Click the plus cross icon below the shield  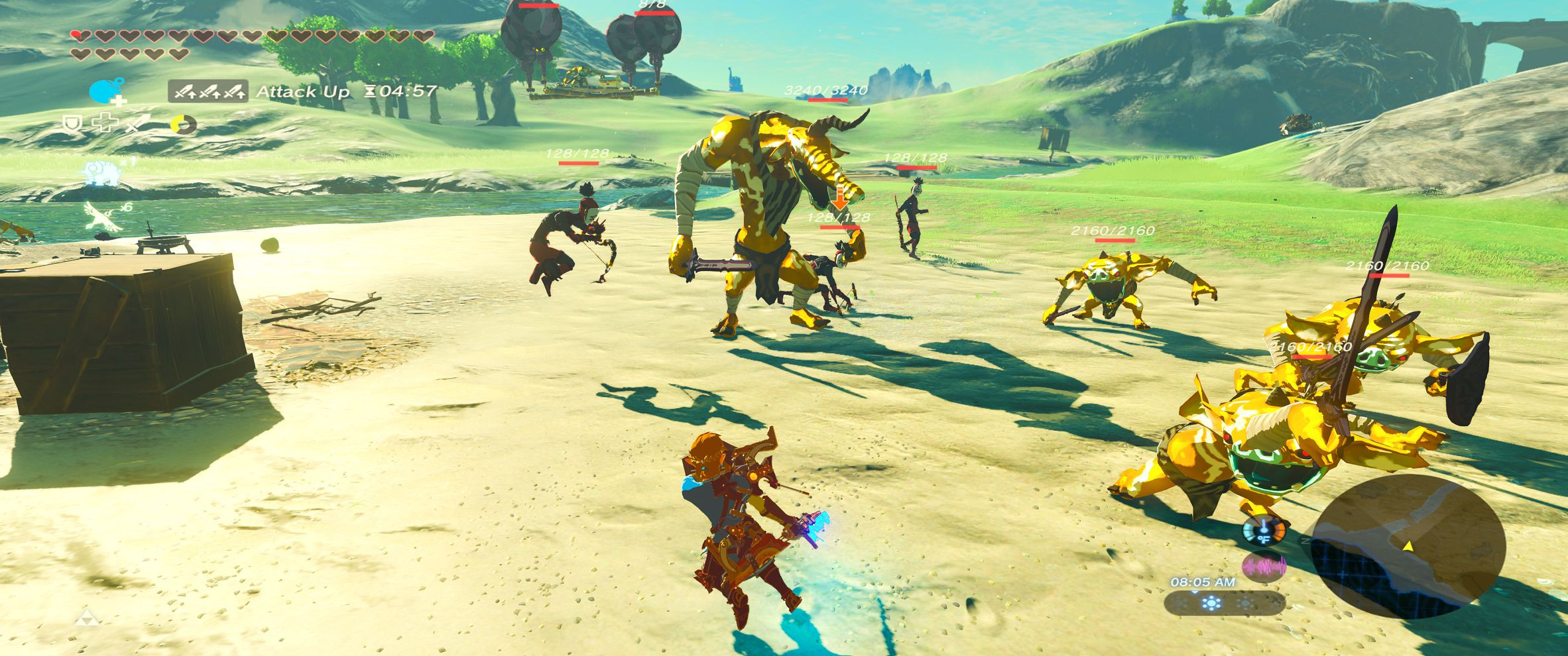click(105, 122)
